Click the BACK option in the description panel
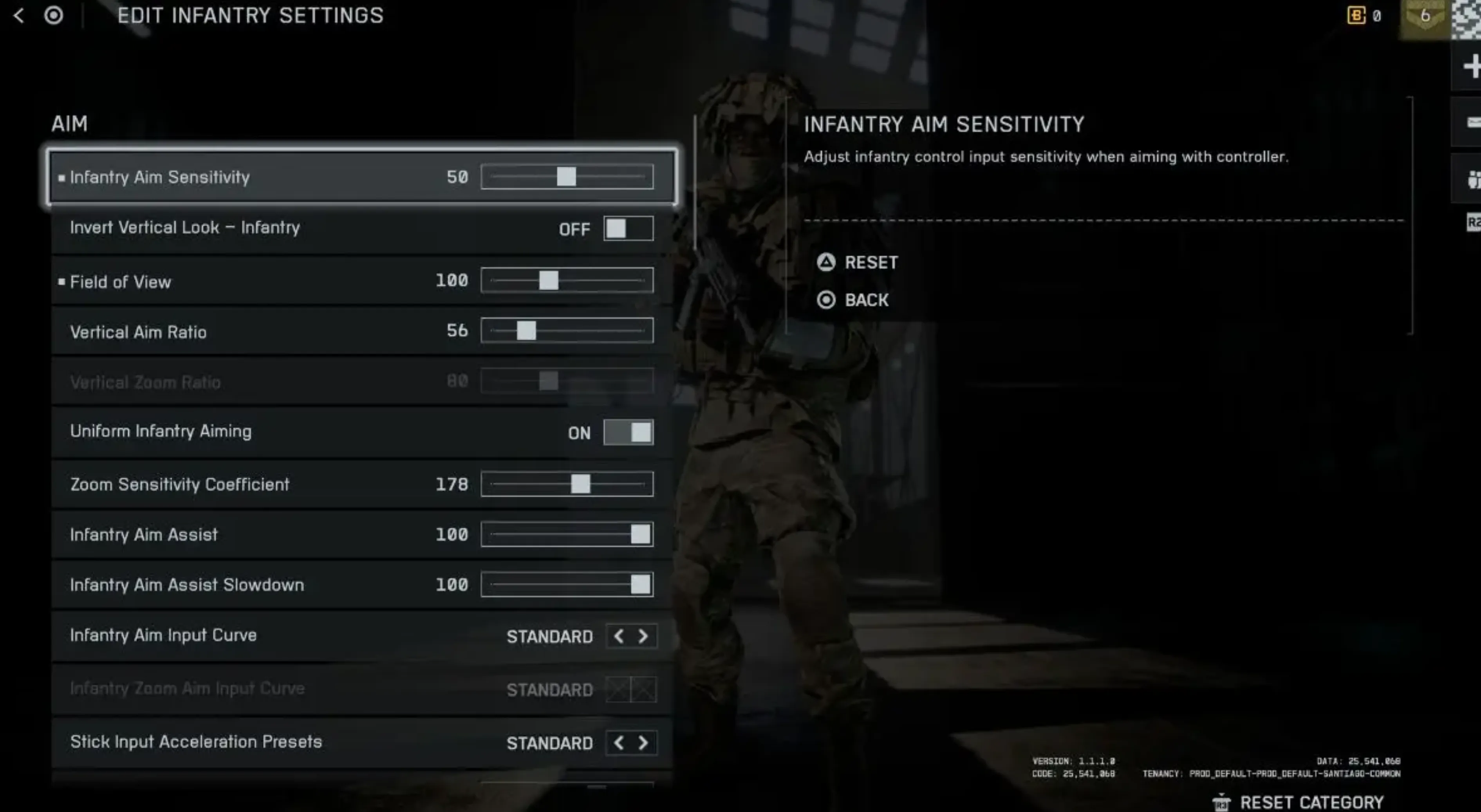 pyautogui.click(x=867, y=300)
